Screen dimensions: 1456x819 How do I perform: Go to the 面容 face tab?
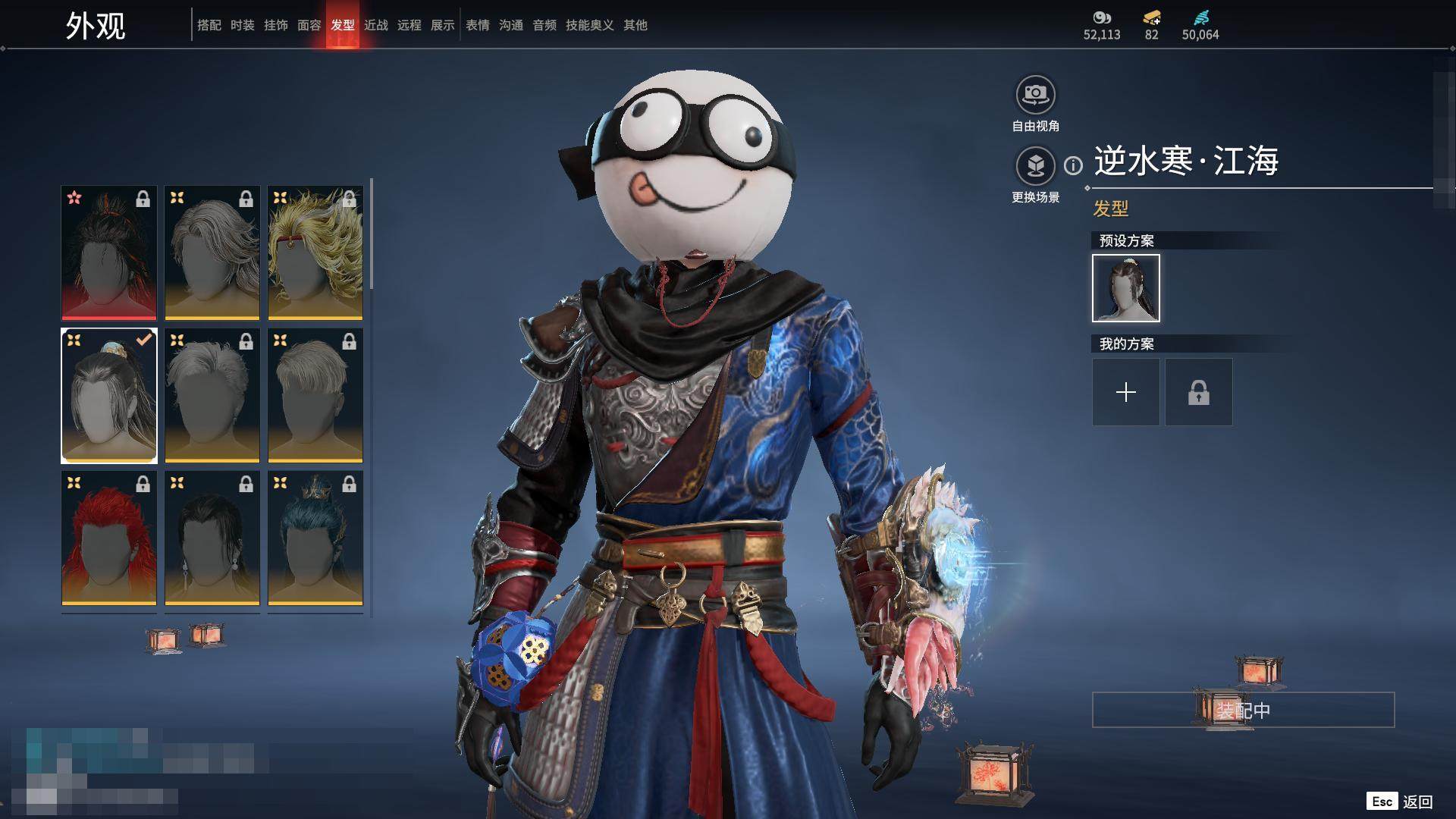[309, 25]
